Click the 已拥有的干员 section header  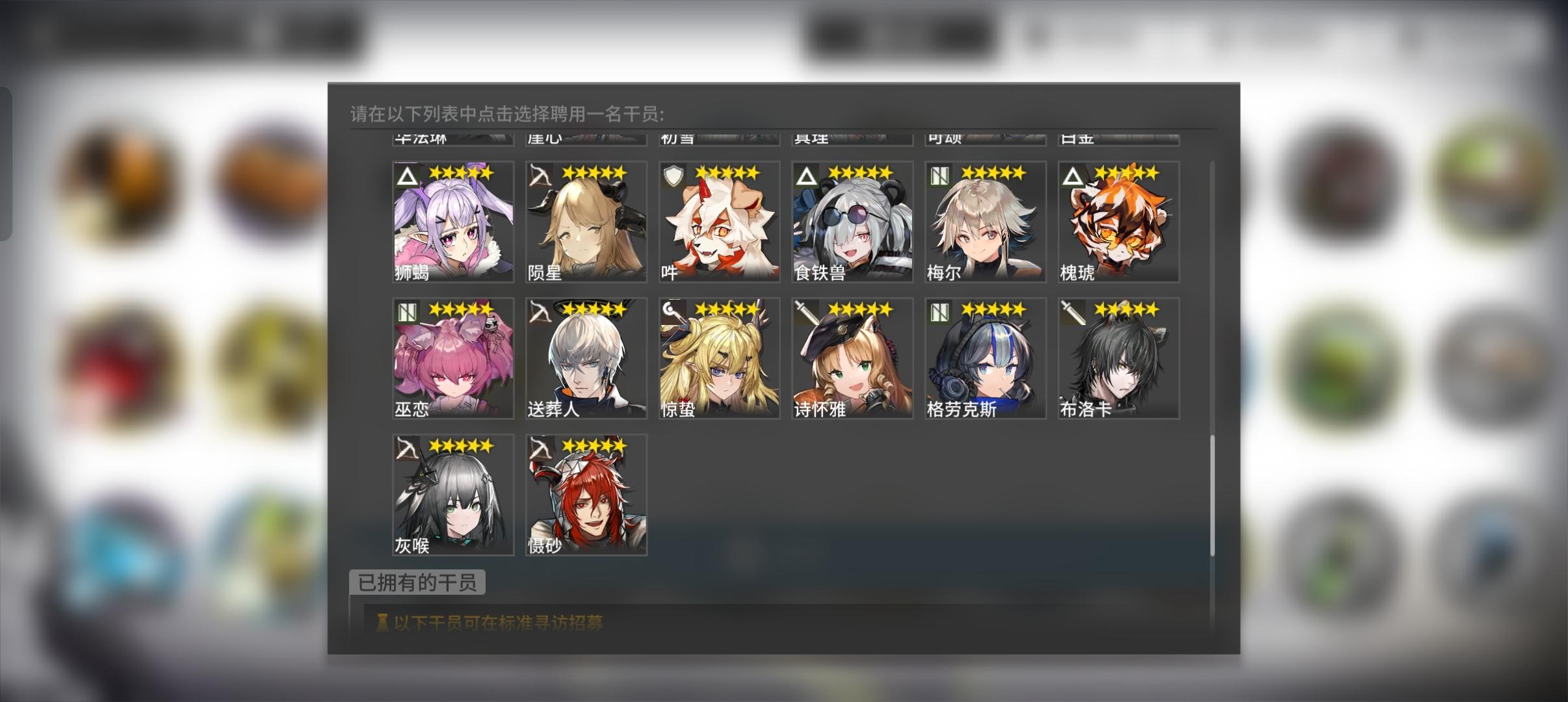tap(417, 583)
